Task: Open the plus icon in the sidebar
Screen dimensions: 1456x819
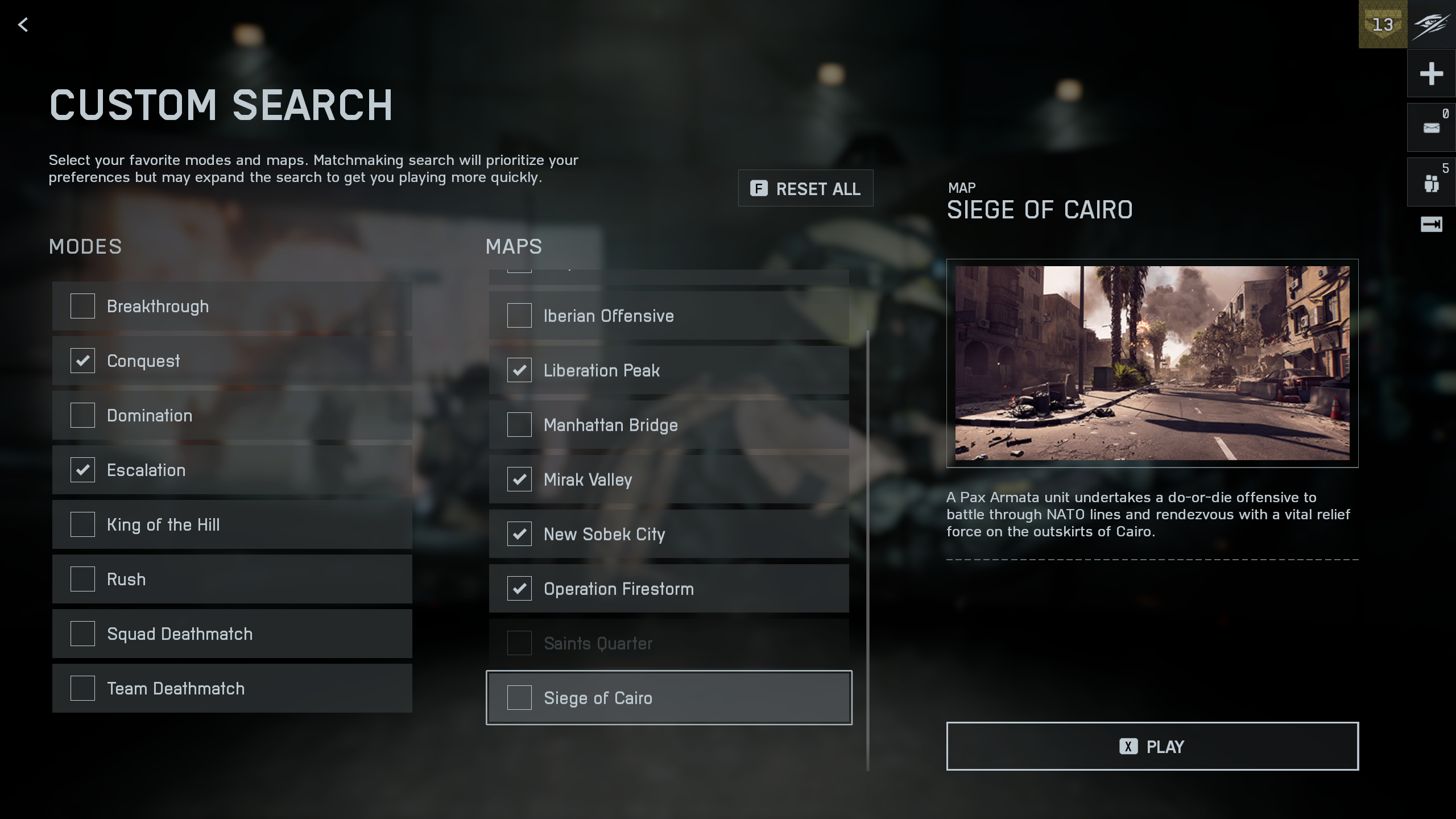Action: point(1431,73)
